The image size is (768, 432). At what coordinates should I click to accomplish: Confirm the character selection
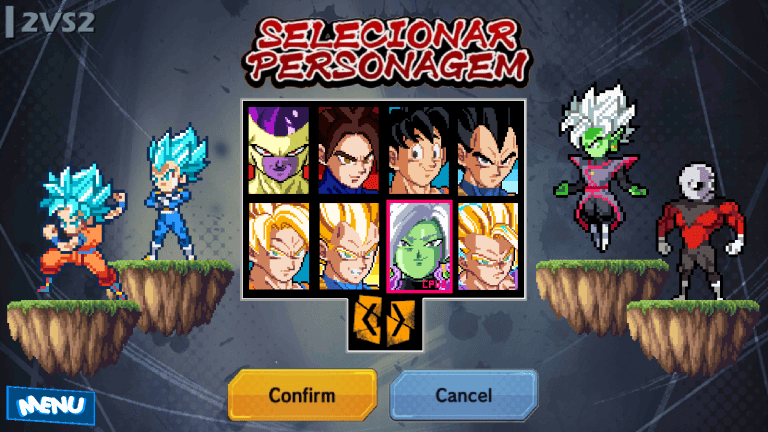pyautogui.click(x=302, y=395)
